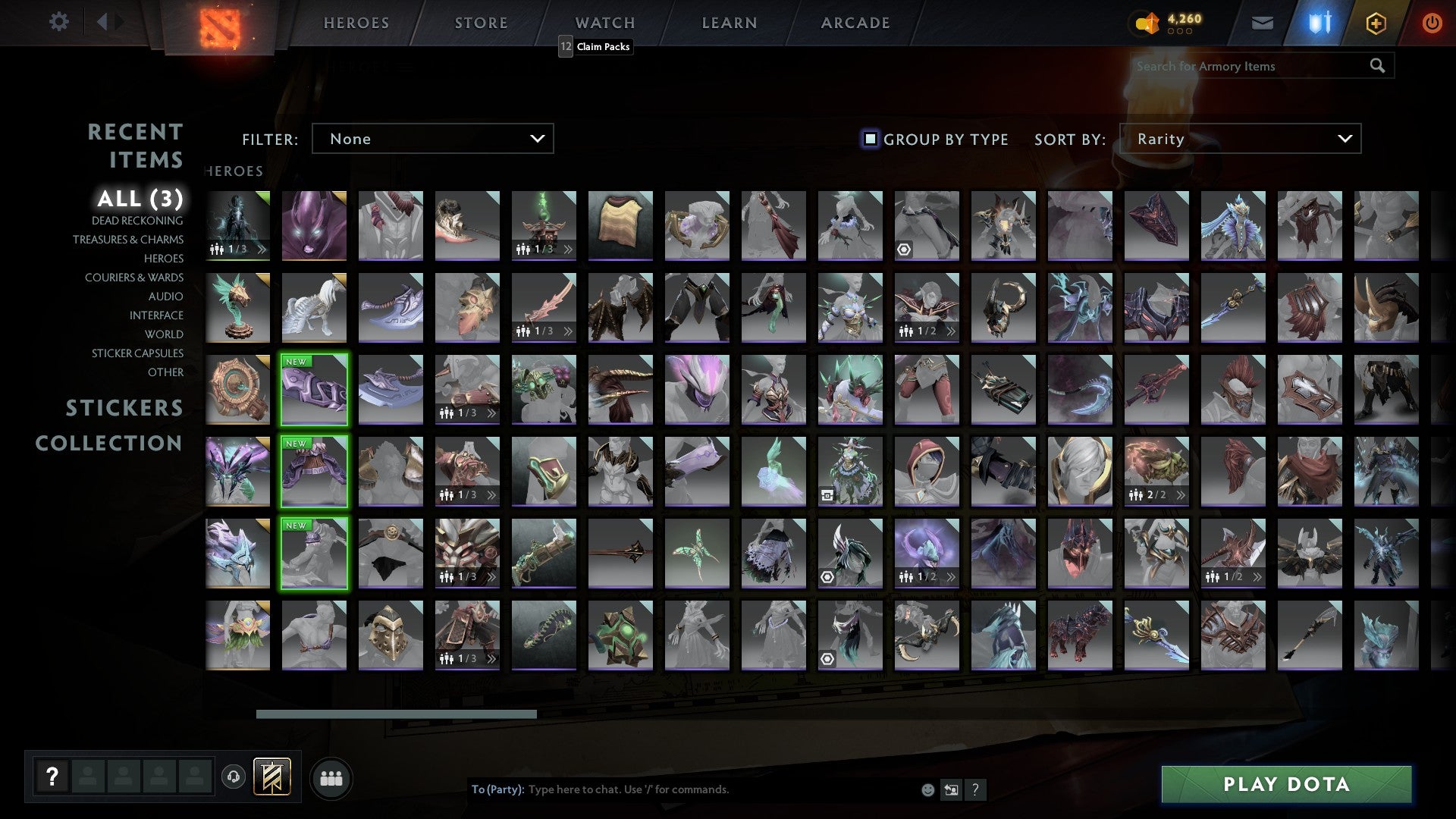Select TREASURES & CHARMS in the sidebar
Viewport: 1456px width, 819px height.
pyautogui.click(x=128, y=239)
